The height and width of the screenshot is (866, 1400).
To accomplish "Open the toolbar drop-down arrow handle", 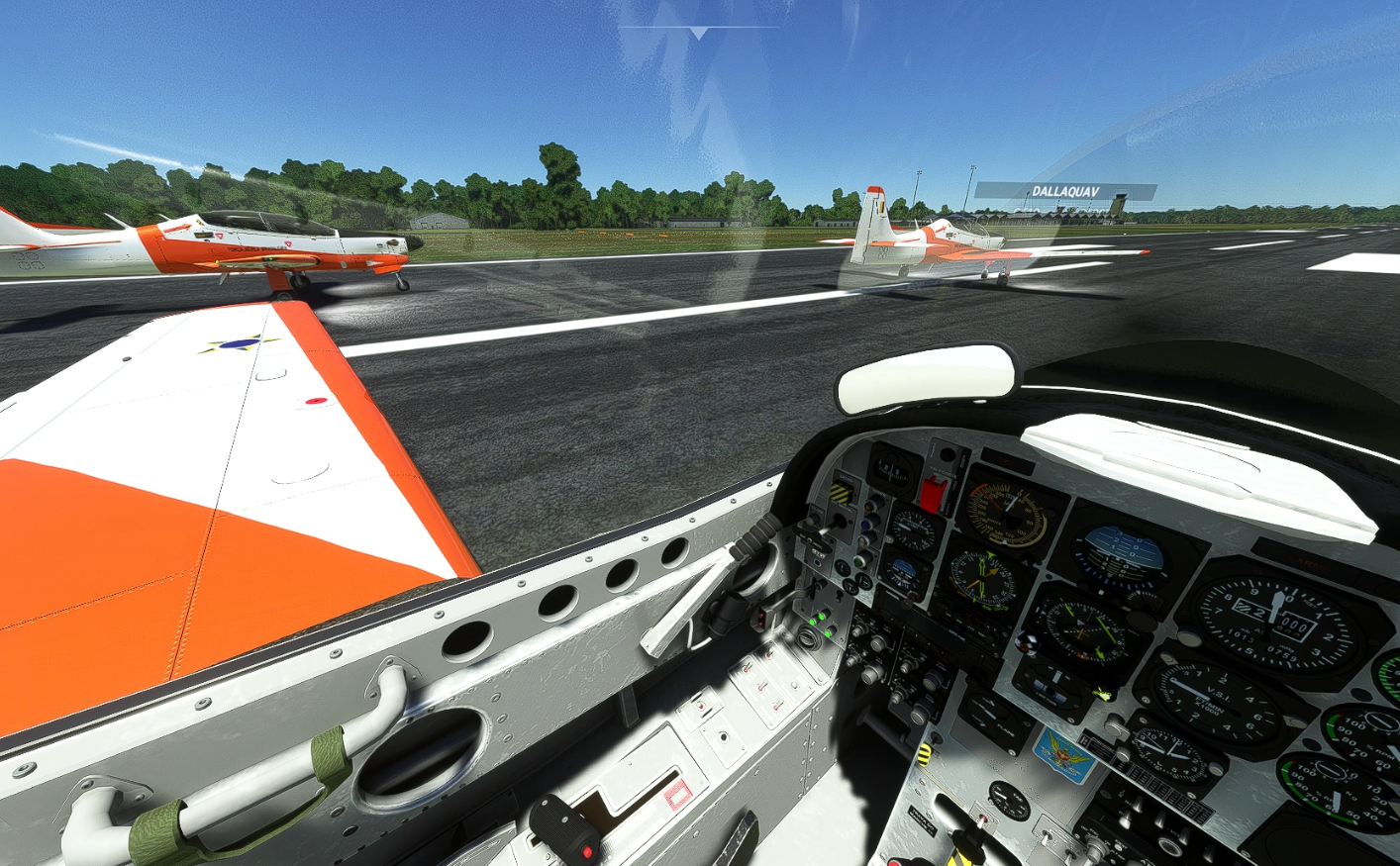I will 699,33.
